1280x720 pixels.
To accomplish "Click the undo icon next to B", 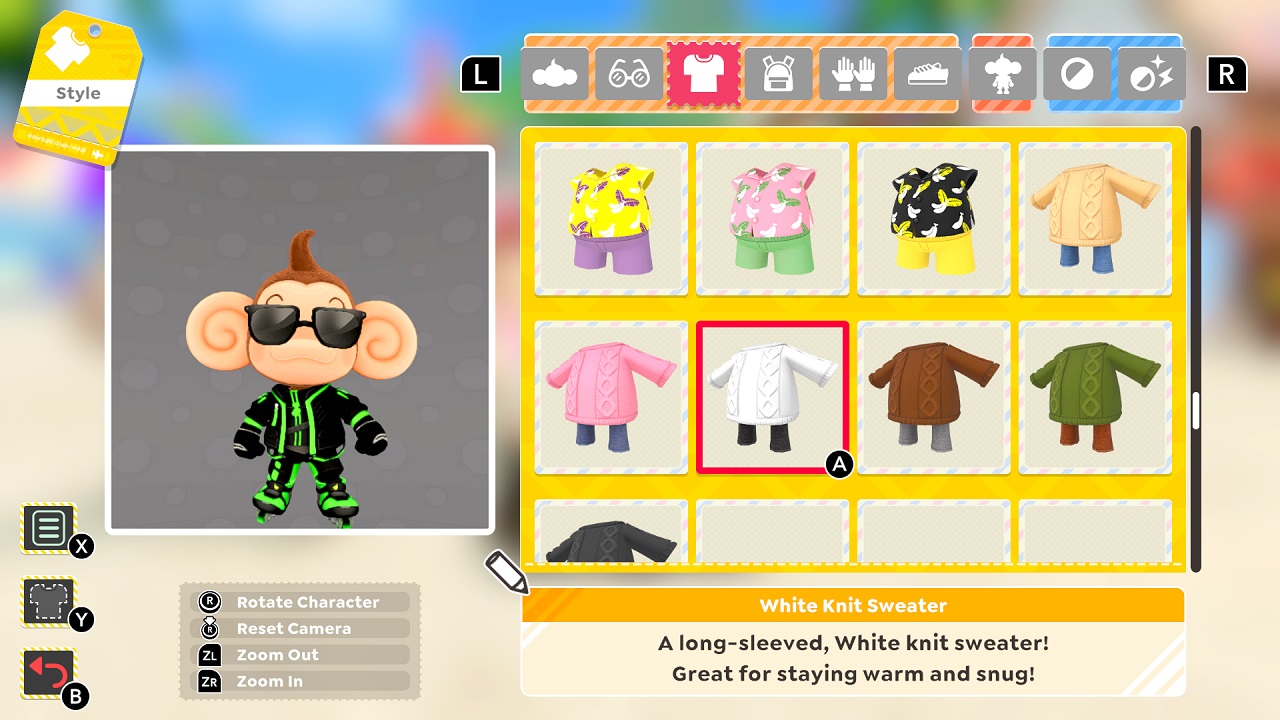I will (x=47, y=667).
